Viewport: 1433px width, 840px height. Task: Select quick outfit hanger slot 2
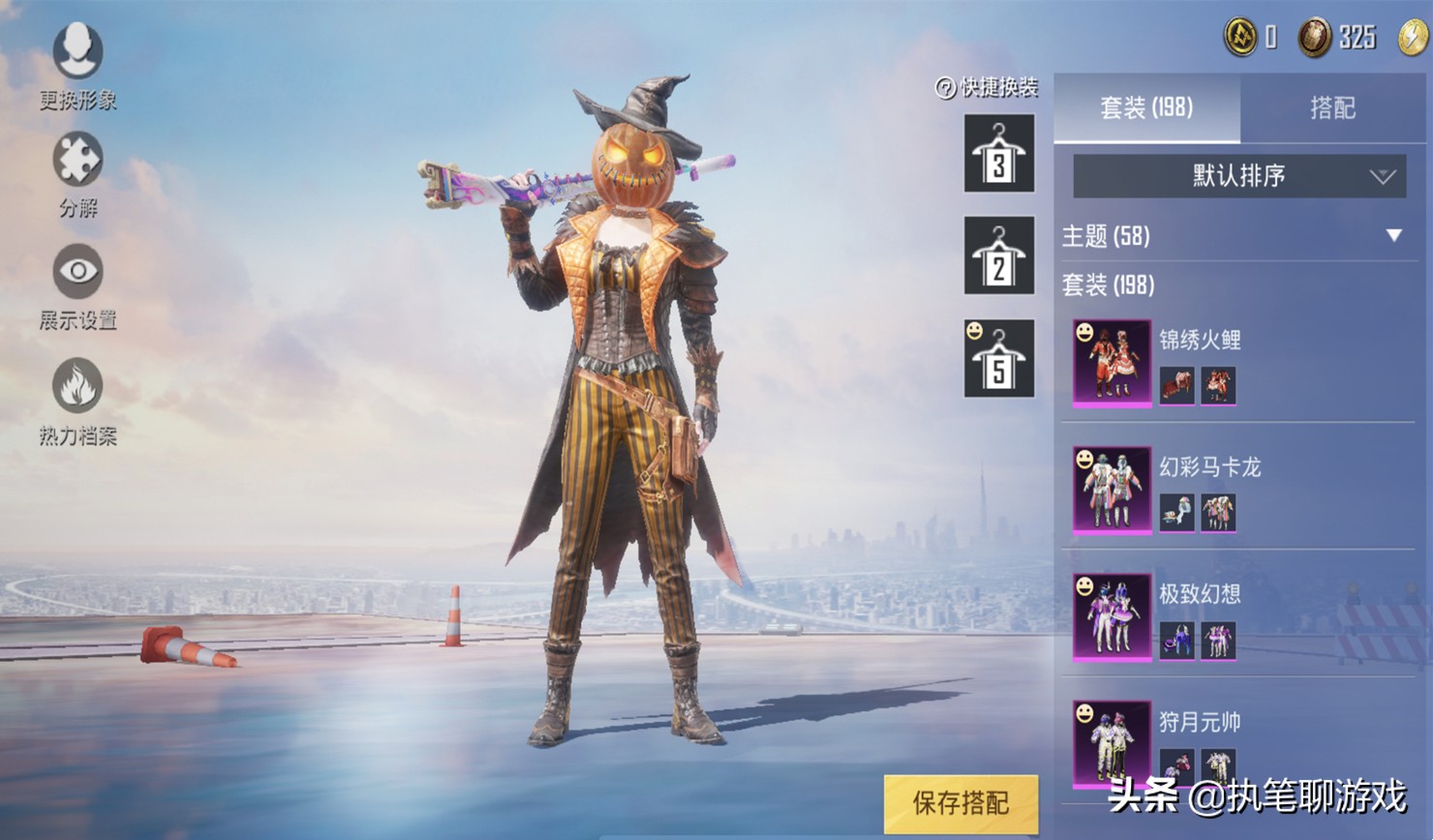(999, 255)
